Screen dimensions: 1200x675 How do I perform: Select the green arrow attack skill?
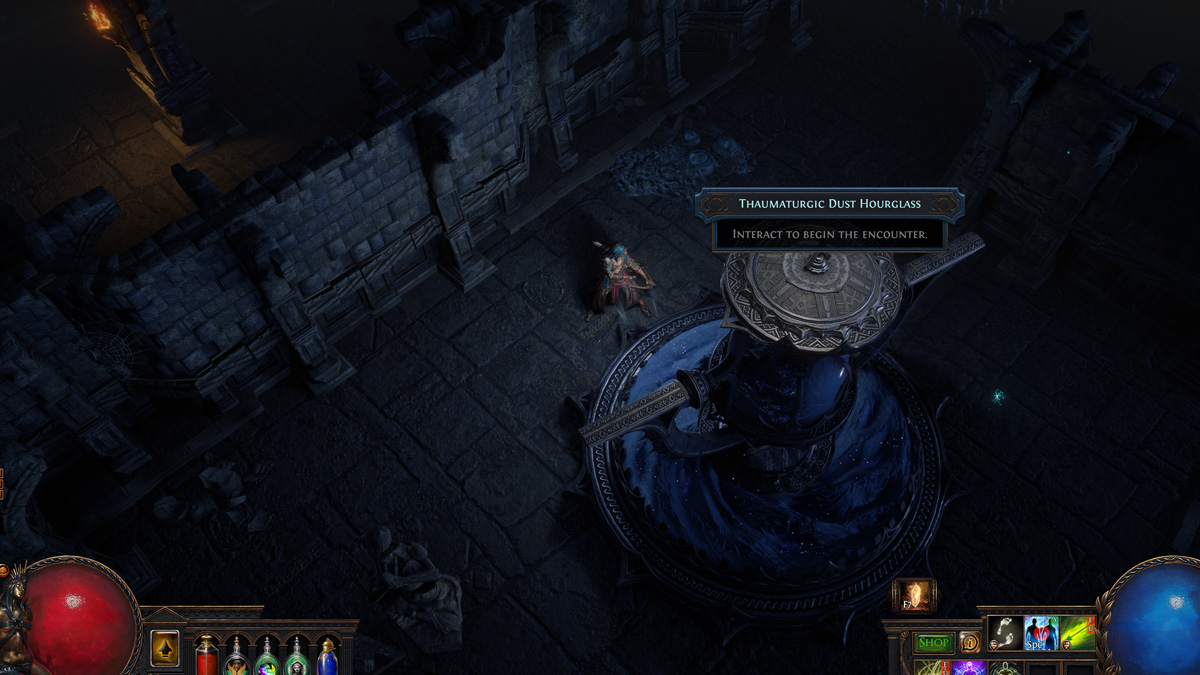click(x=1077, y=633)
